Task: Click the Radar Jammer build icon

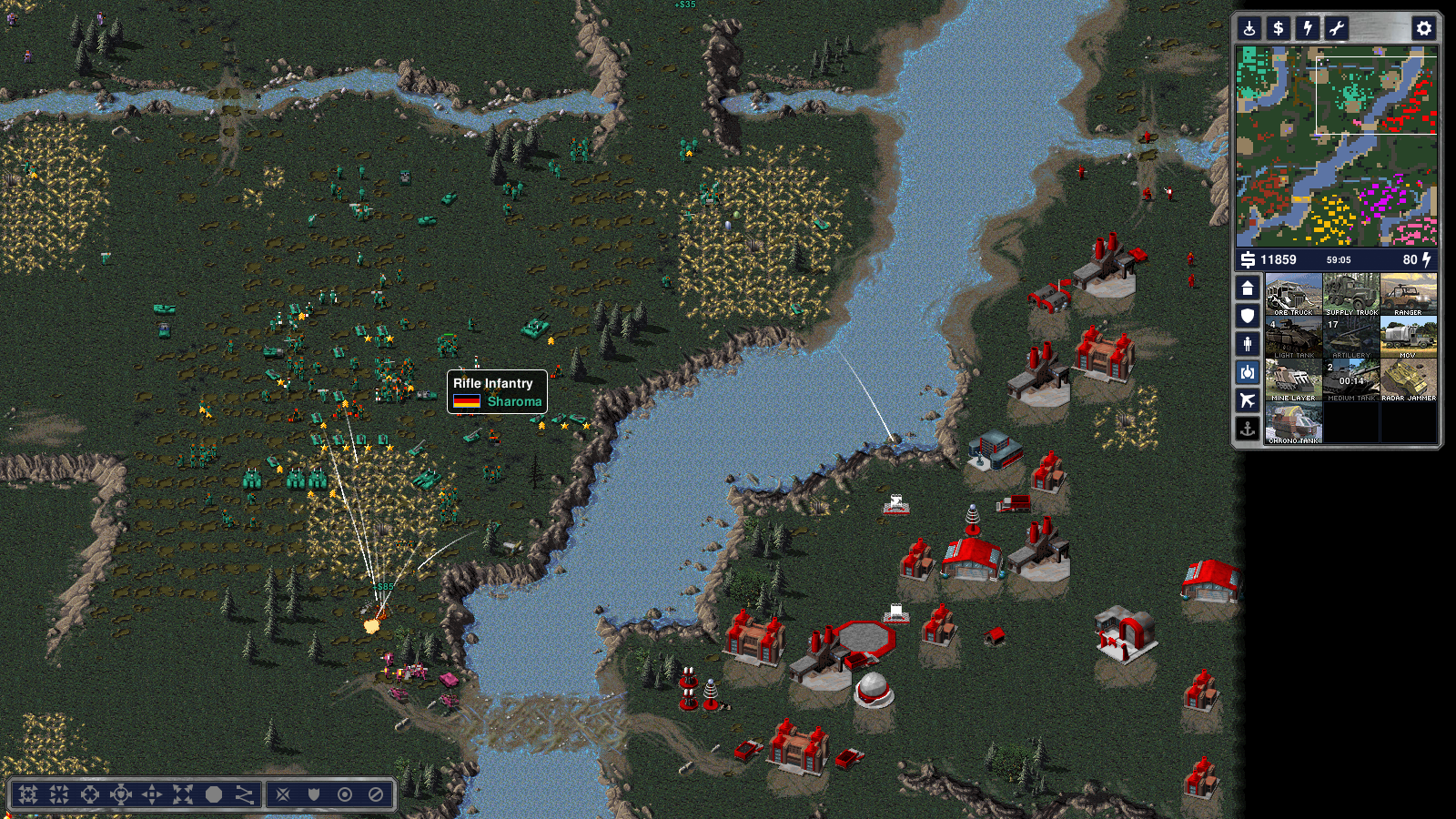Action: tap(1409, 379)
